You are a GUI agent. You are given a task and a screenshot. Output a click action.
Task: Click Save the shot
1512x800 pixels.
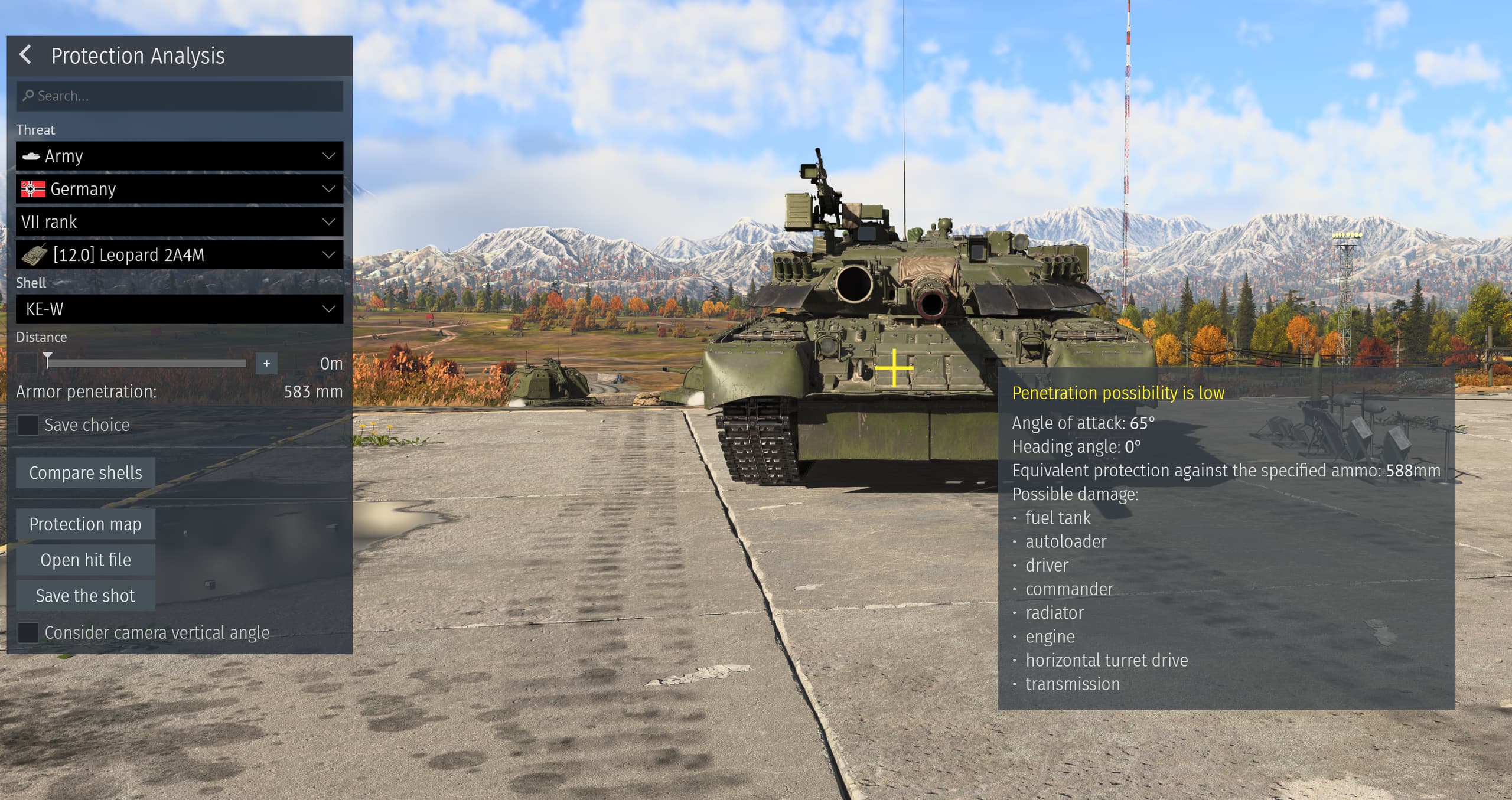[86, 595]
